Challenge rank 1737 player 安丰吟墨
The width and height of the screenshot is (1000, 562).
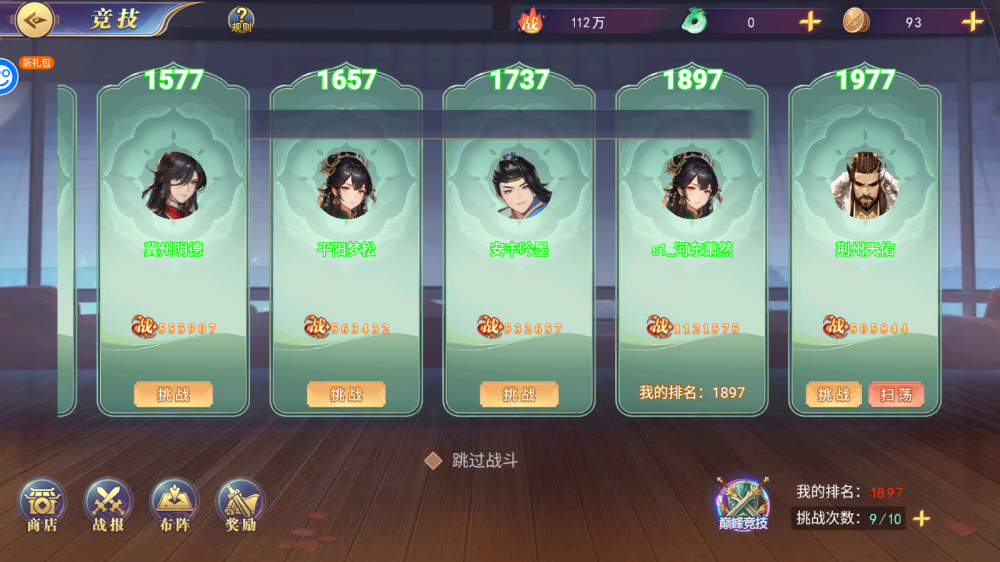pyautogui.click(x=519, y=394)
